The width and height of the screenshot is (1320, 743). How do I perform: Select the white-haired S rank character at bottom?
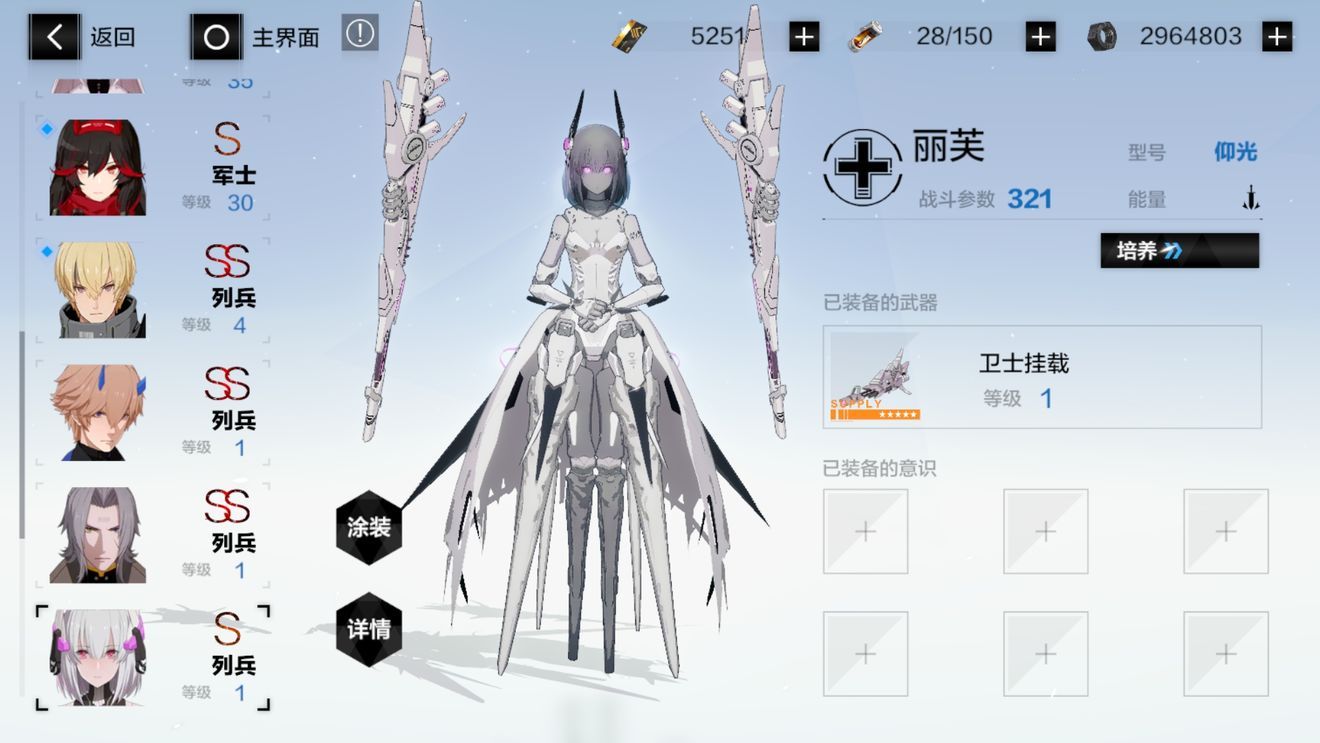[100, 653]
